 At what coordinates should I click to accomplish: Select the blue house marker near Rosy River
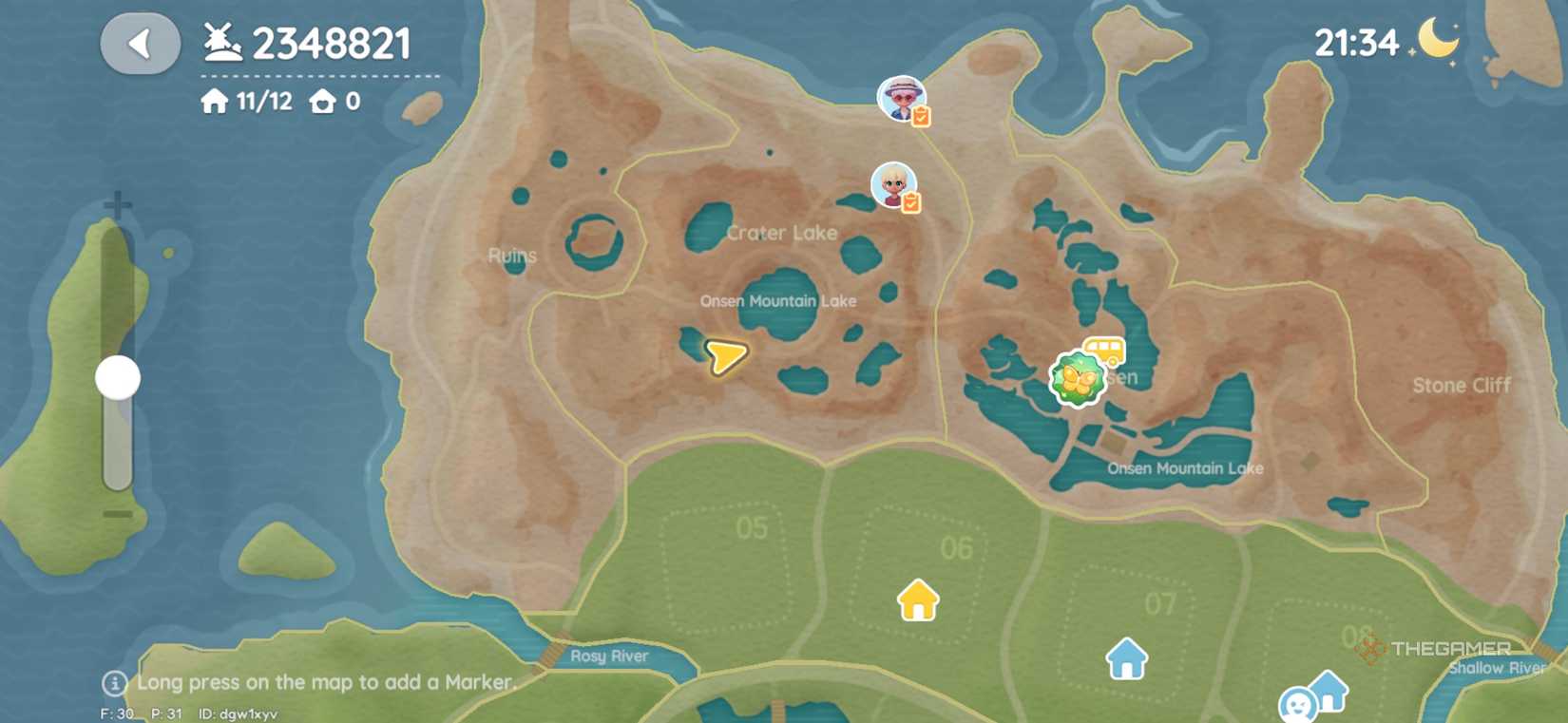coord(1126,656)
